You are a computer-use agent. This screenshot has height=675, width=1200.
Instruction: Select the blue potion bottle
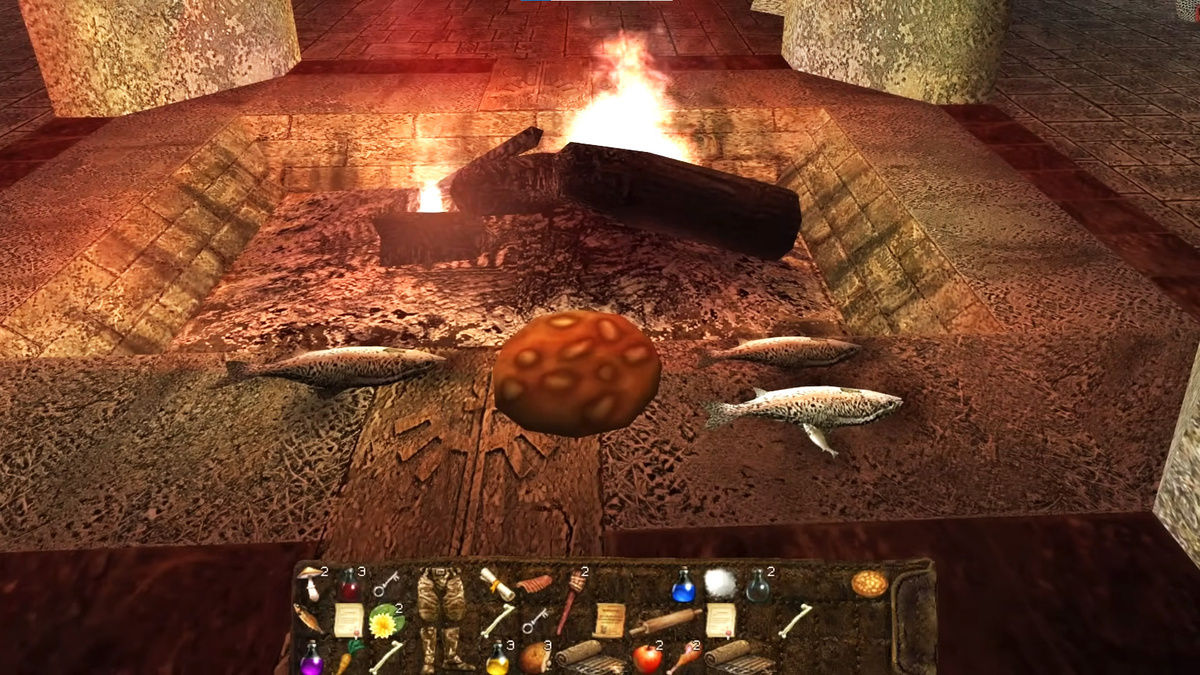[x=684, y=586]
